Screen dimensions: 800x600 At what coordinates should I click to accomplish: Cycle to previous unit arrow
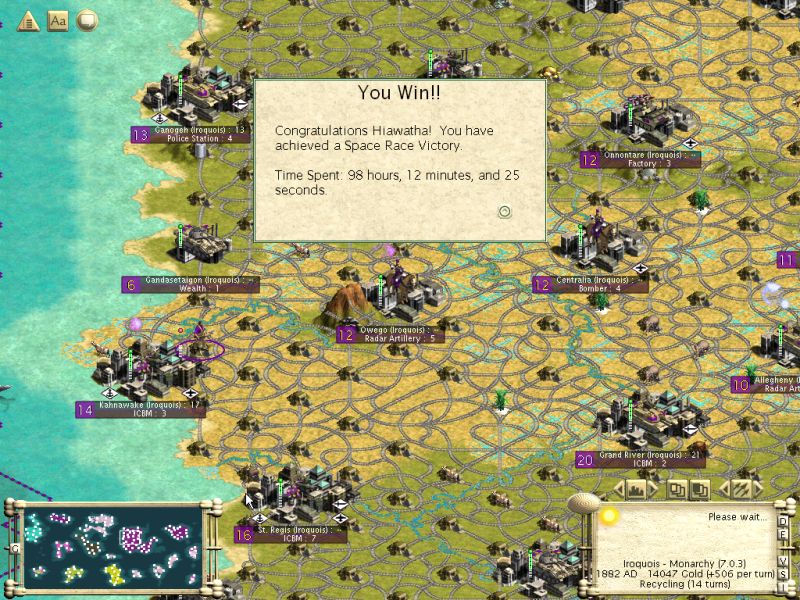[x=724, y=489]
